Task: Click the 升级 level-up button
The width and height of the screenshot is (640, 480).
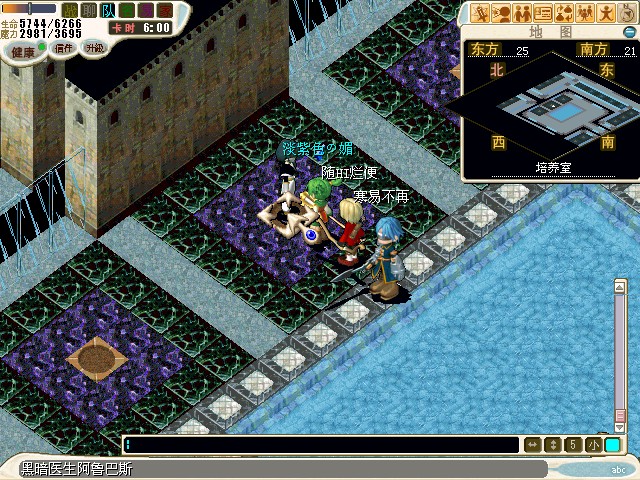Action: click(x=93, y=48)
